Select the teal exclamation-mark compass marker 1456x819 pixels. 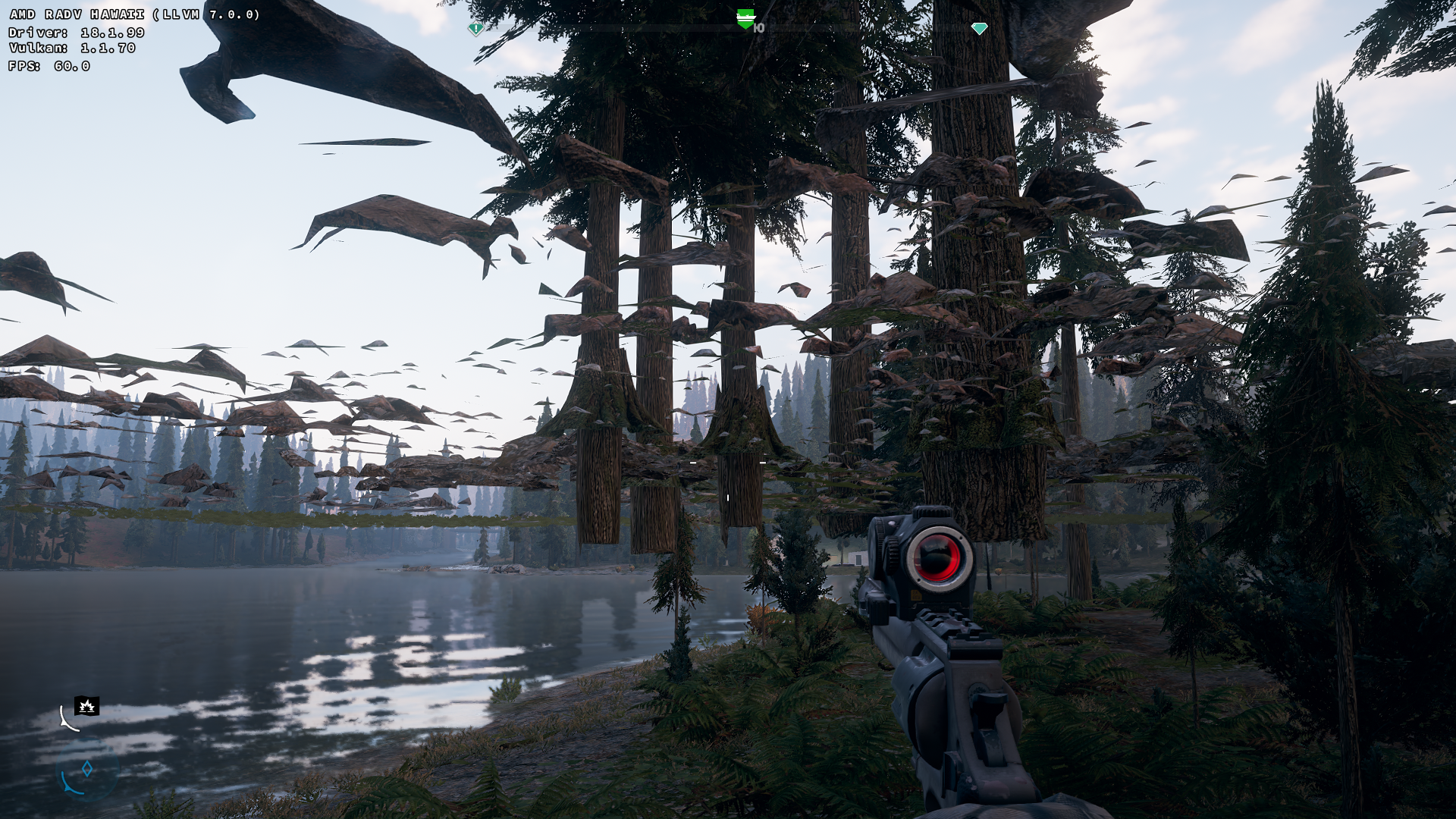pos(475,29)
